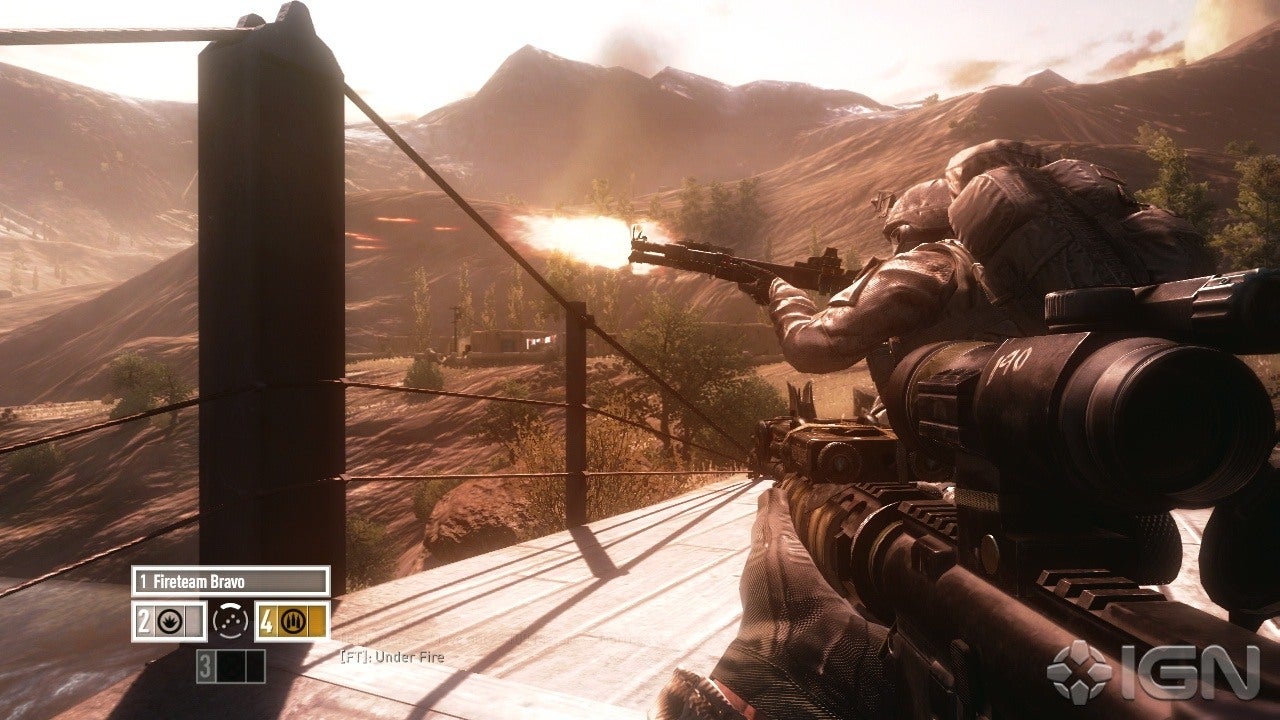Expand the upper arc of the command dial
Viewport: 1280px width, 720px height.
230,606
